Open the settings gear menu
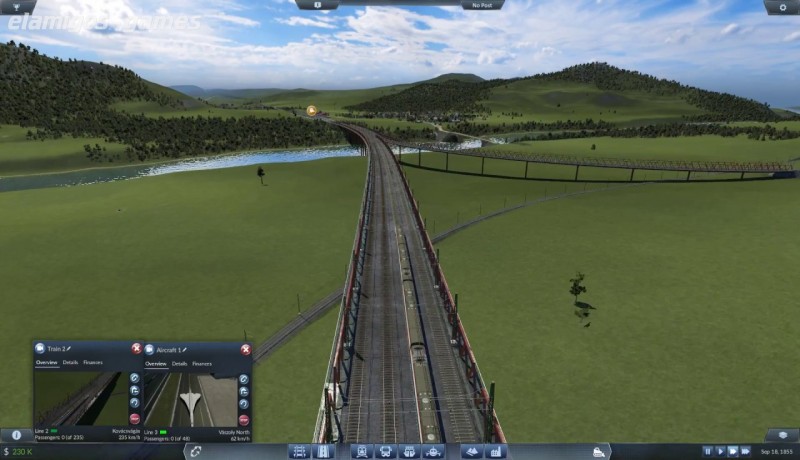The width and height of the screenshot is (800, 460). [781, 6]
